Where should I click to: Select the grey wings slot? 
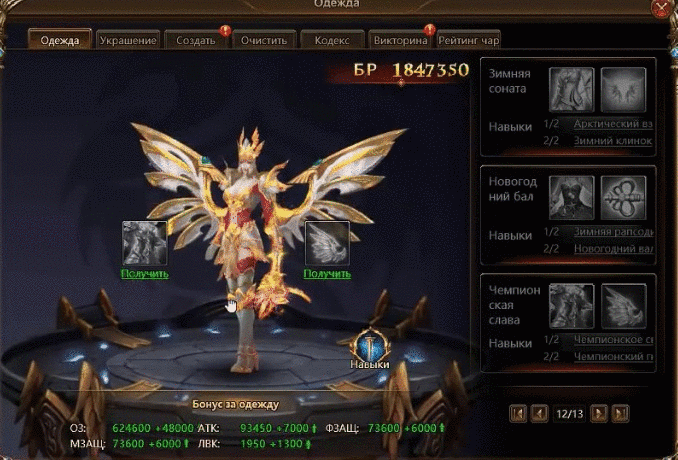click(326, 243)
